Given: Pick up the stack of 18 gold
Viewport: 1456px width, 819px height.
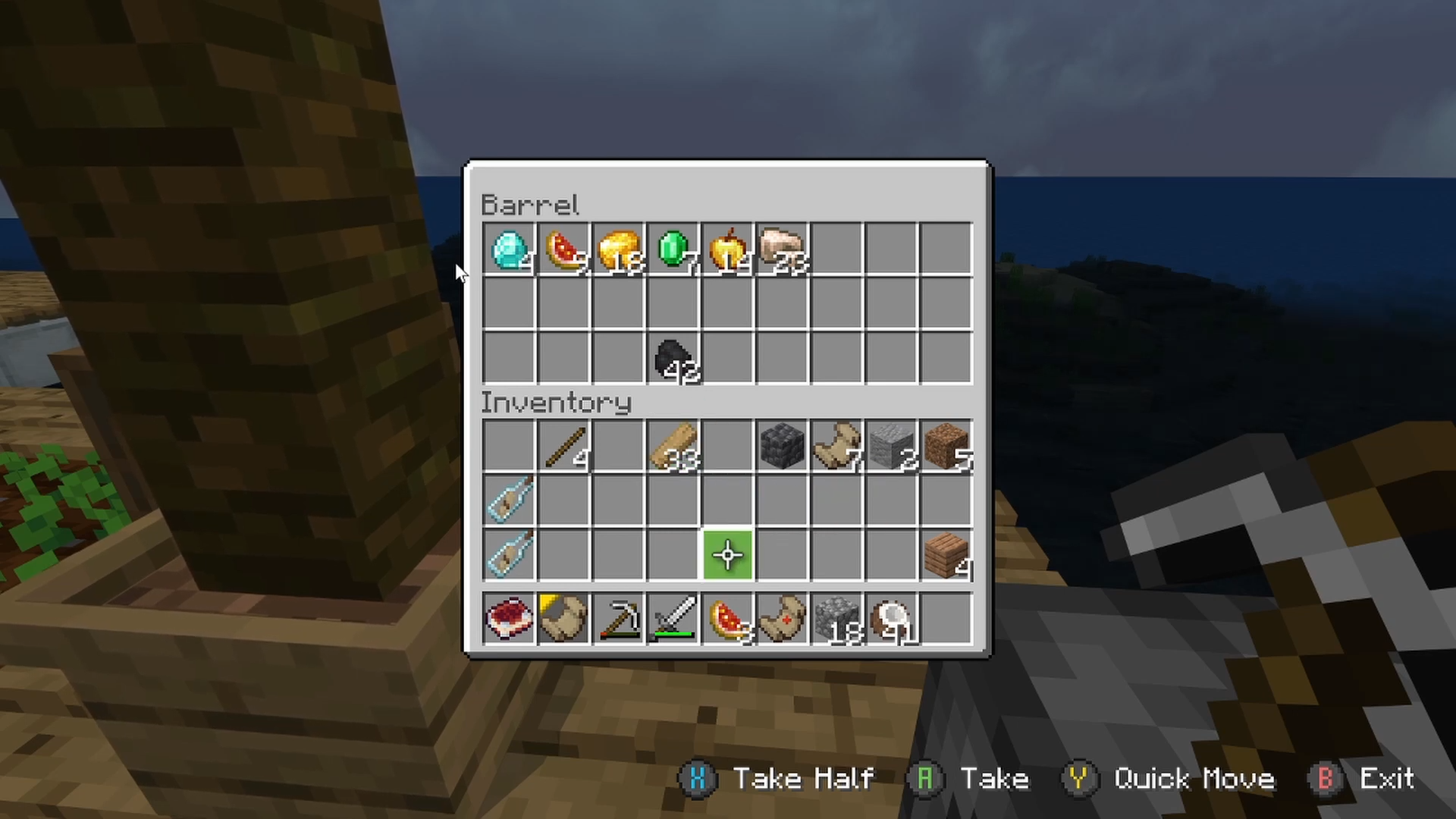Looking at the screenshot, I should click(x=618, y=249).
